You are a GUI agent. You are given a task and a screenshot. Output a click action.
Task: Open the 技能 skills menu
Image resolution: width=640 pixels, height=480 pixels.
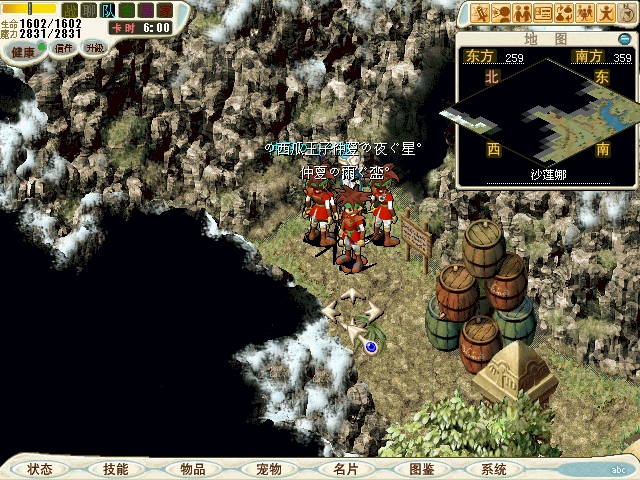point(115,469)
